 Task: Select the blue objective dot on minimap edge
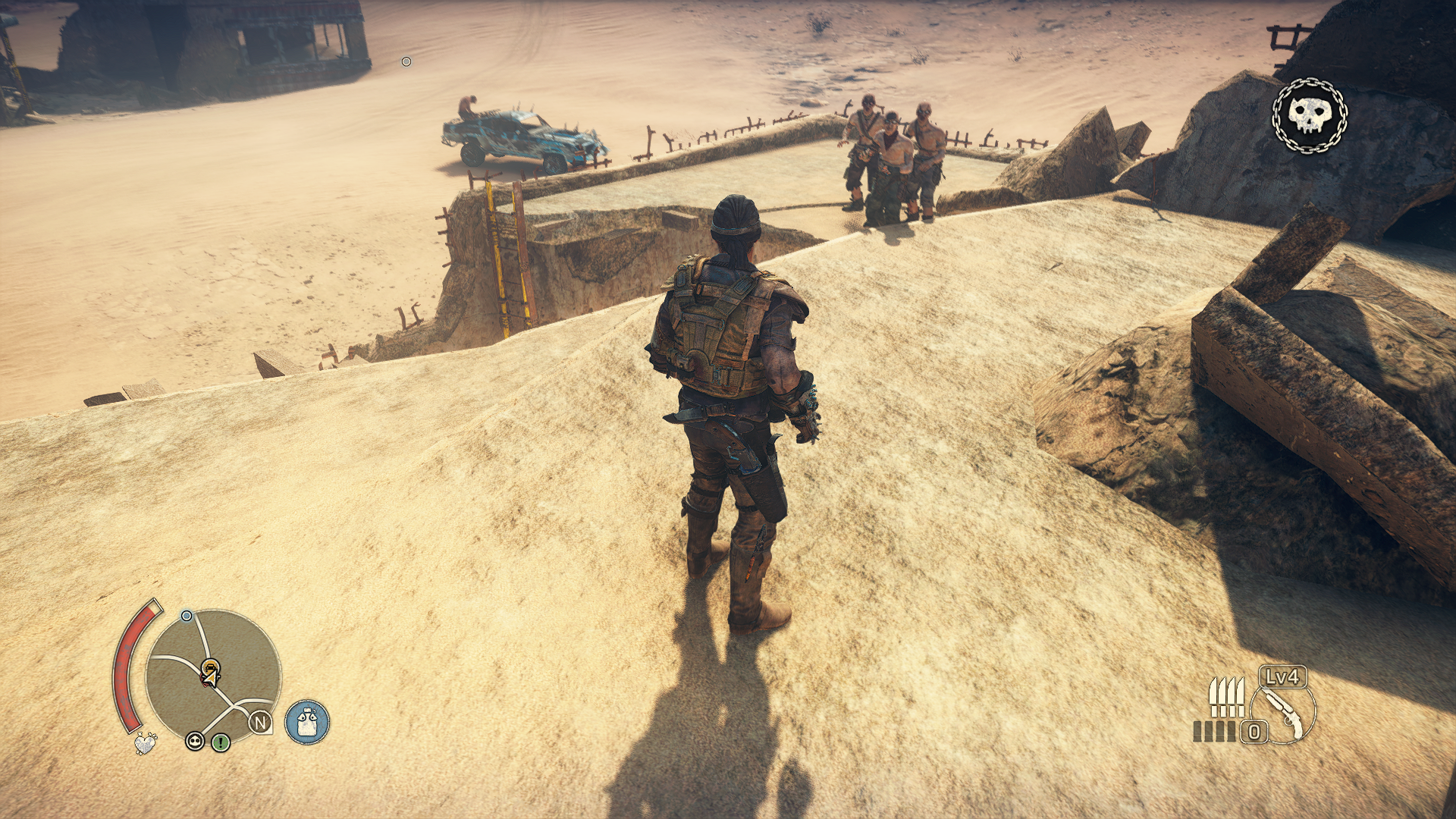[187, 616]
